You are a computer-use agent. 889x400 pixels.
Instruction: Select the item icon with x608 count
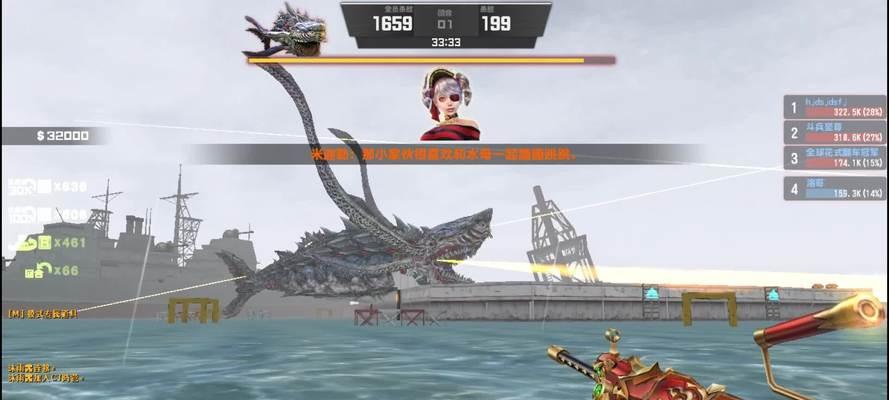tap(29, 214)
